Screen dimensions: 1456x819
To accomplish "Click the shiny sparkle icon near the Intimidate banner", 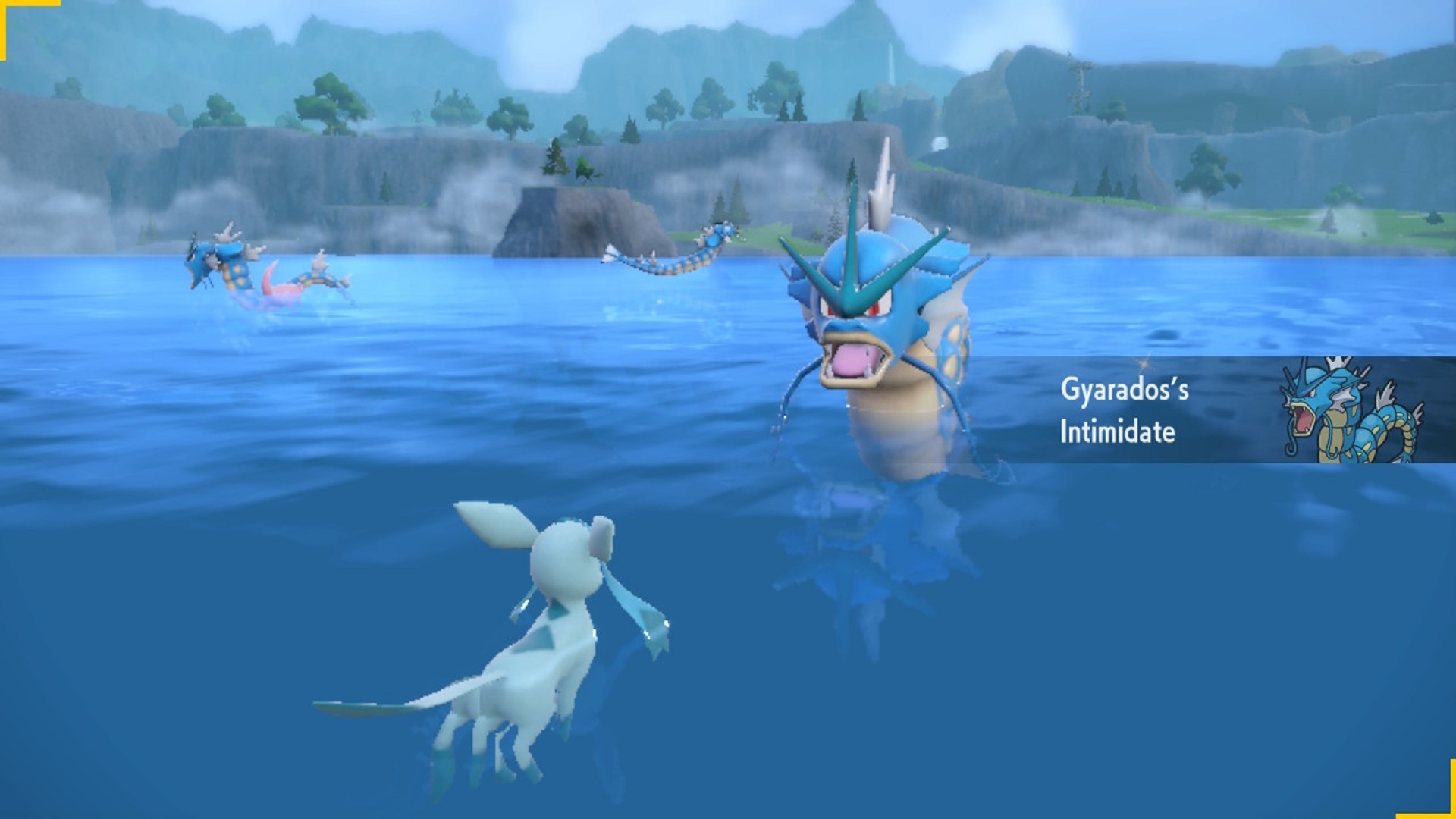I will (x=1144, y=364).
